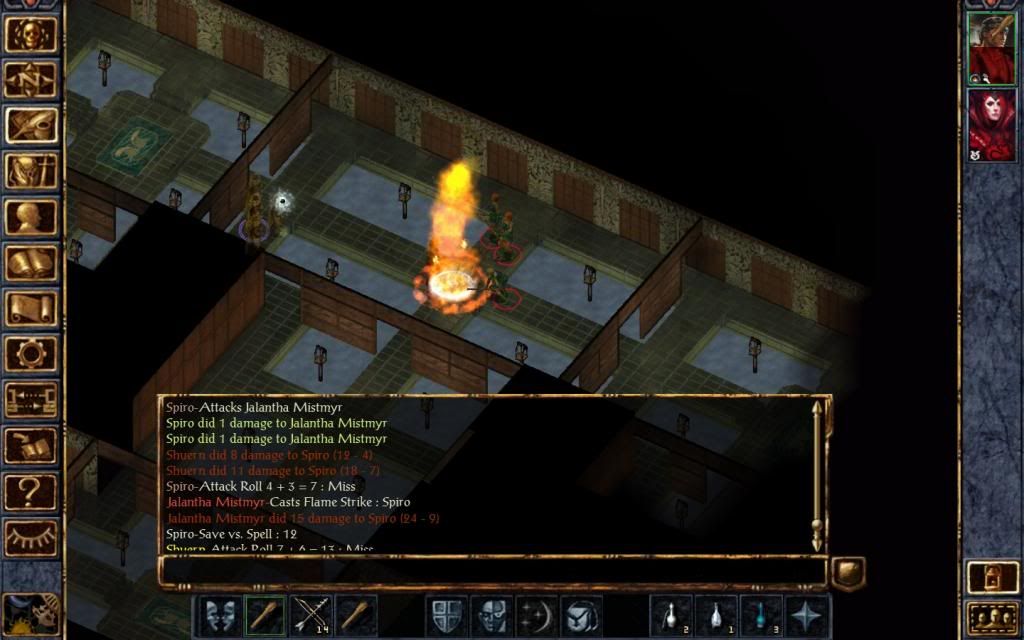Show the character record head icon
This screenshot has width=1024, height=640.
click(x=31, y=217)
